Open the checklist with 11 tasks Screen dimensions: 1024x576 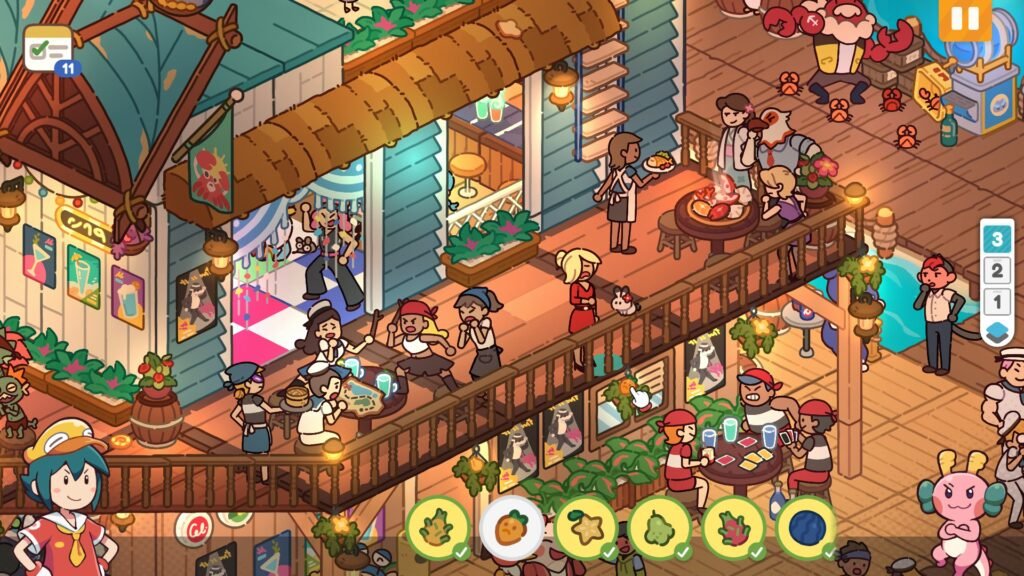pos(50,48)
